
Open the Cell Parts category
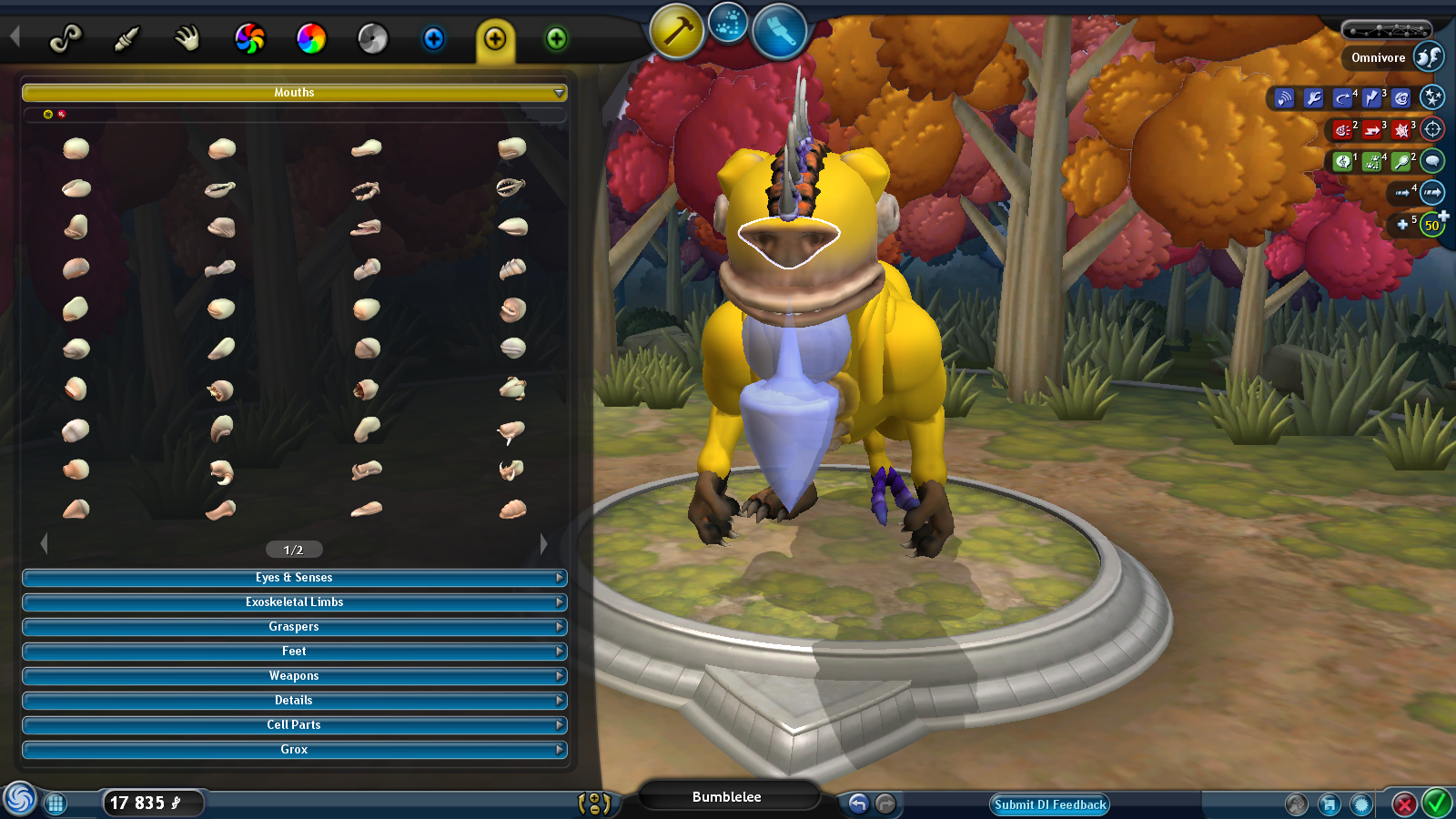tap(294, 725)
